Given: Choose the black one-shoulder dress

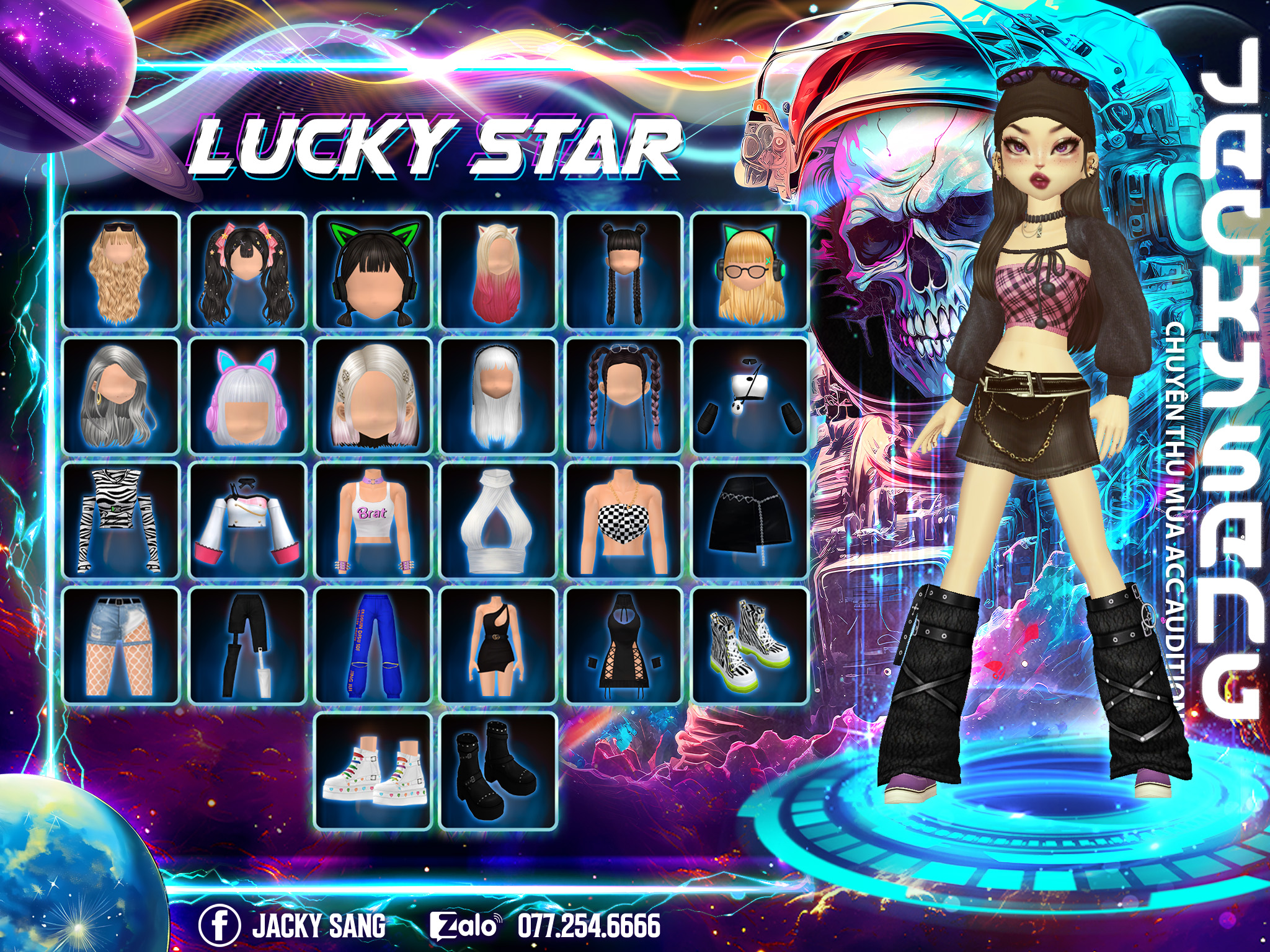Looking at the screenshot, I should pos(499,646).
